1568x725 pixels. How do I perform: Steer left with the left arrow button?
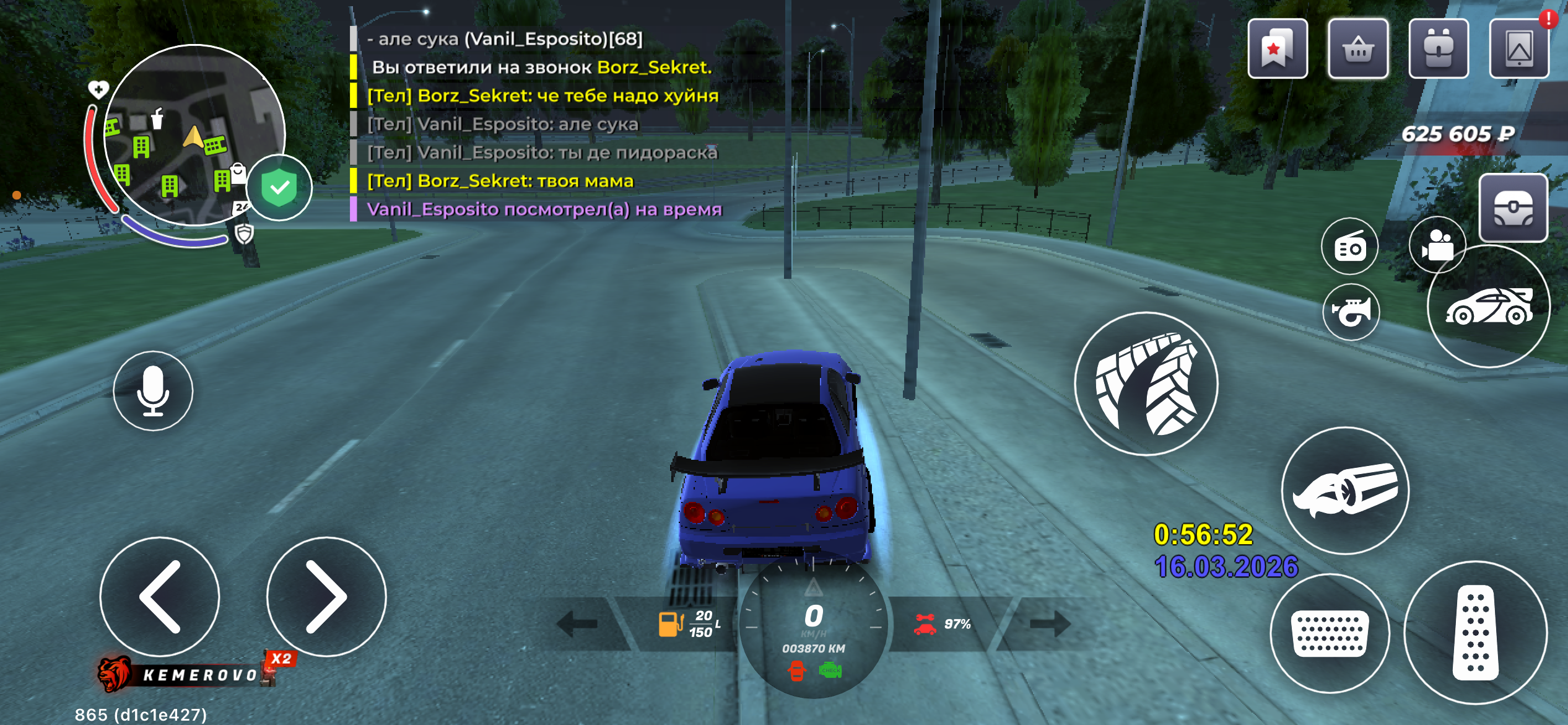[x=160, y=597]
